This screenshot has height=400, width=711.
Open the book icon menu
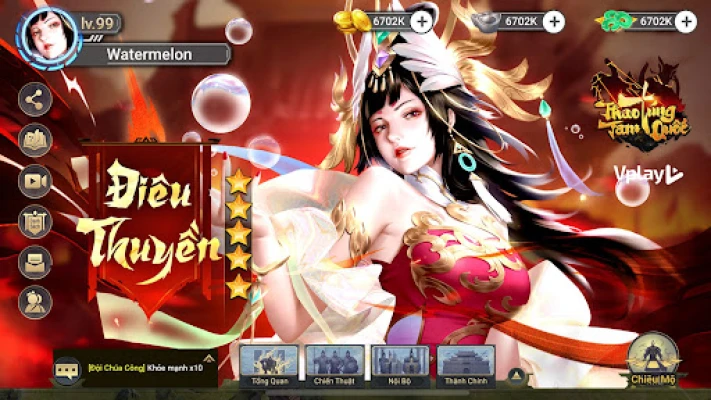[x=36, y=139]
